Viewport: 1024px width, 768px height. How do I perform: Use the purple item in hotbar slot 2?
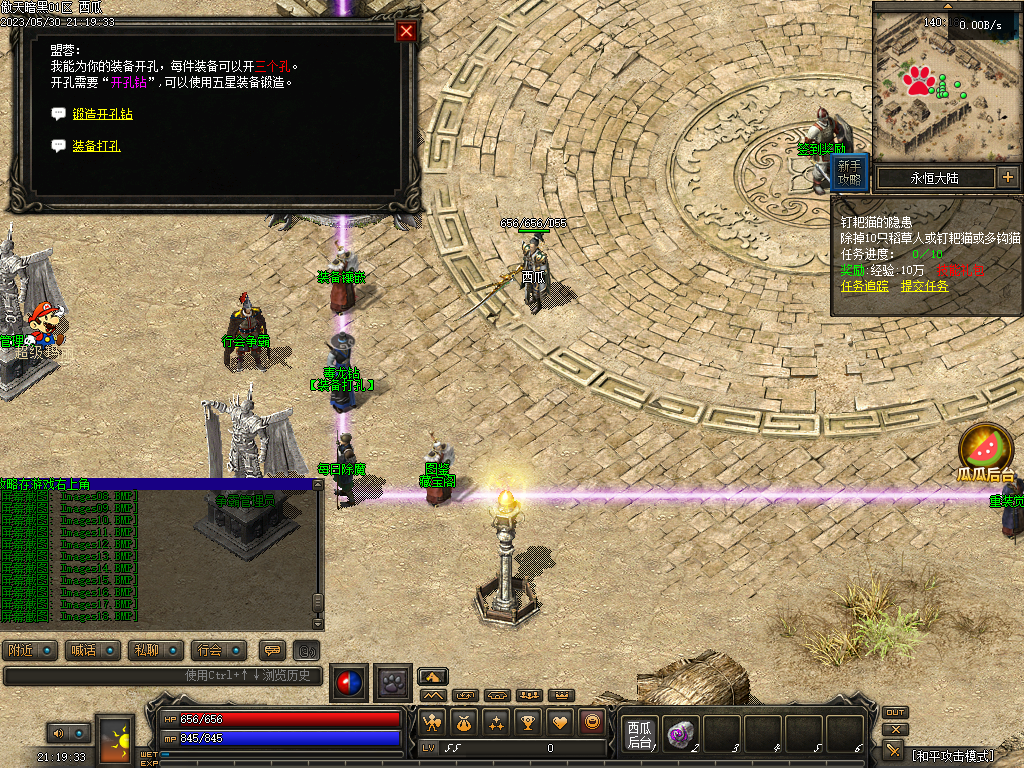(x=681, y=735)
